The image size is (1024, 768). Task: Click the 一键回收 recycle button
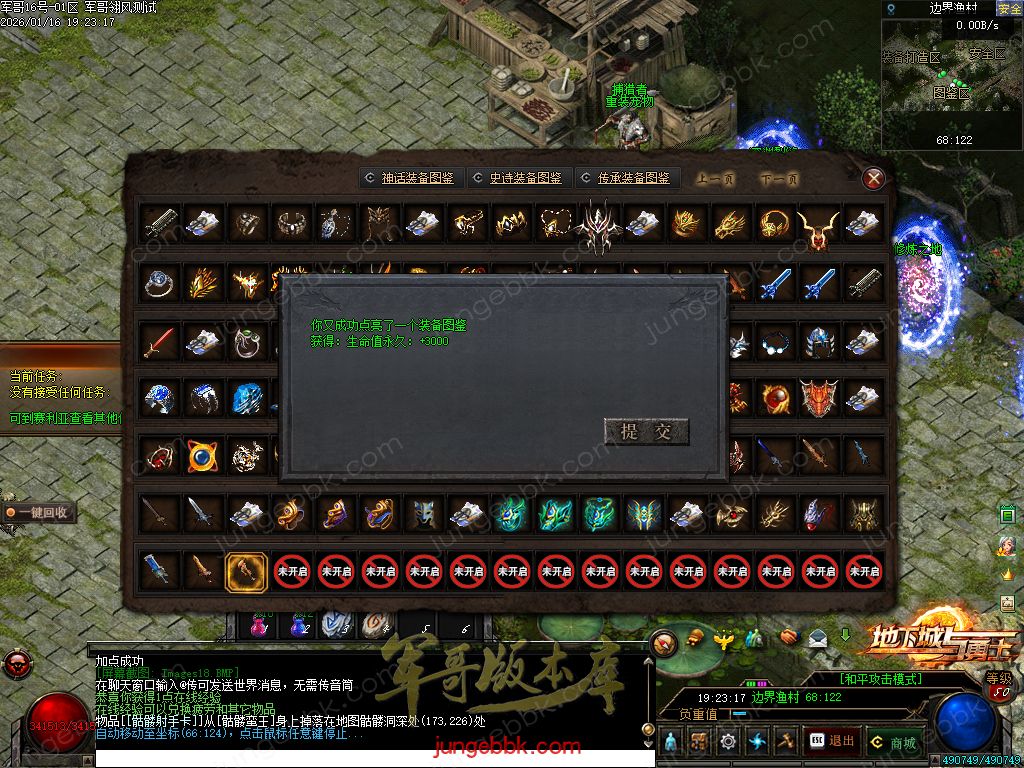pos(40,512)
